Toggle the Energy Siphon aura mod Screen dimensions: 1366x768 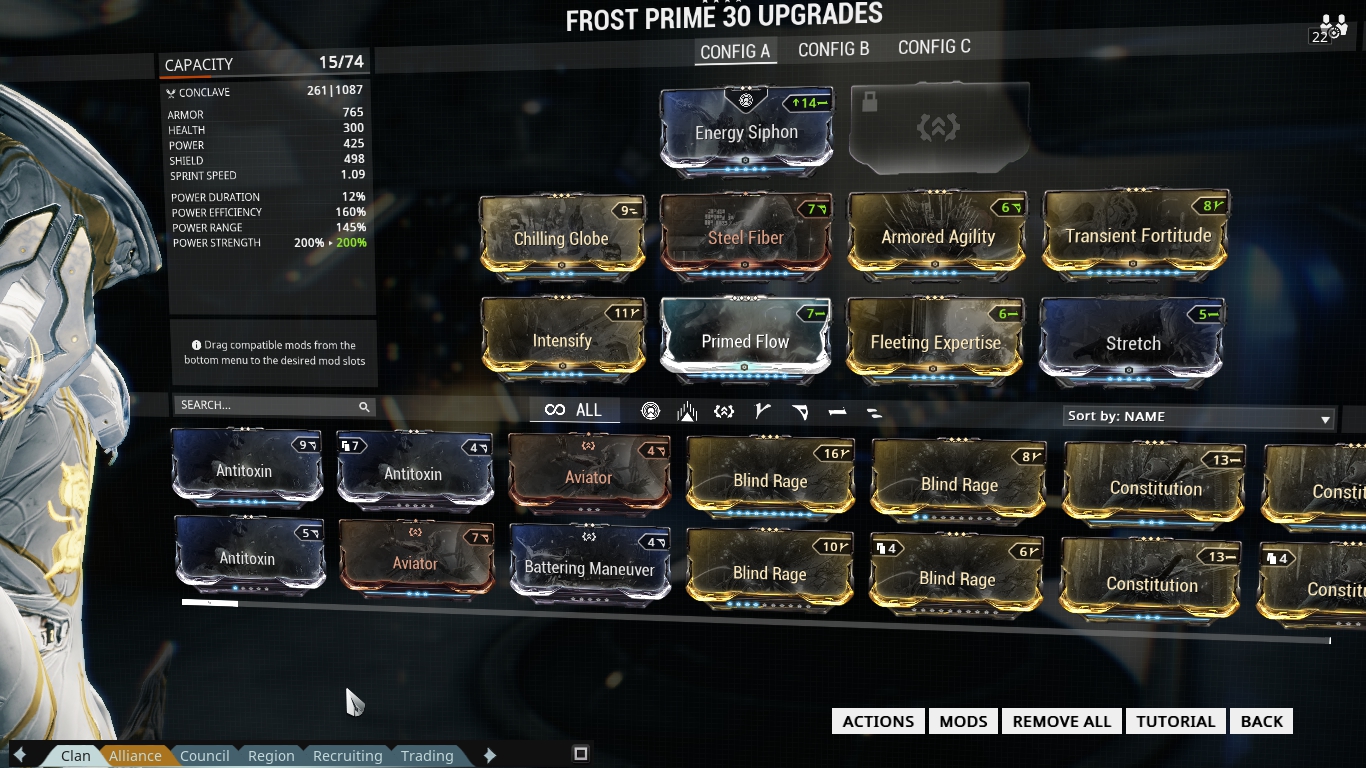click(x=745, y=131)
